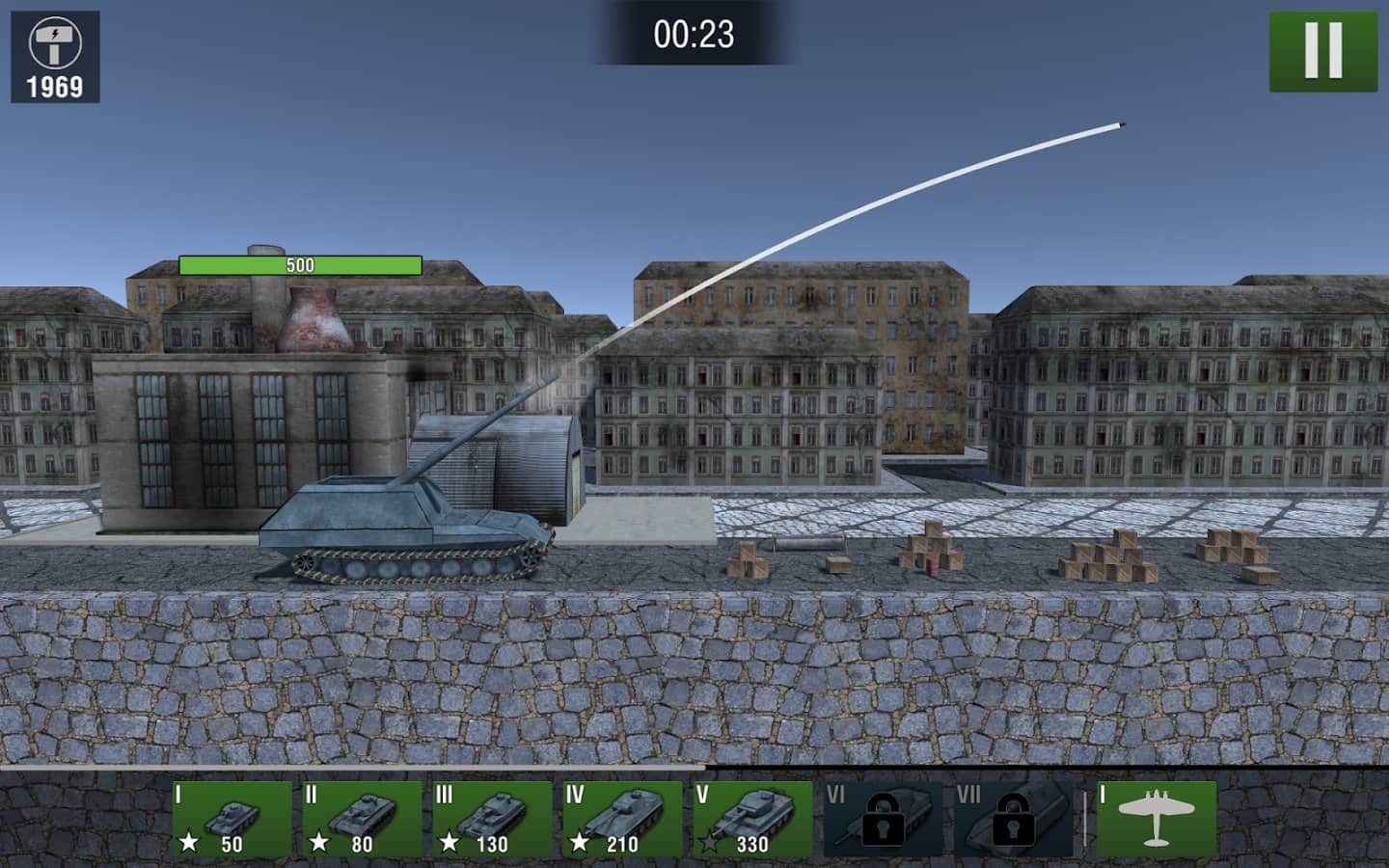Tap the locked tier VII tank slot
The image size is (1389, 868).
tap(1012, 819)
